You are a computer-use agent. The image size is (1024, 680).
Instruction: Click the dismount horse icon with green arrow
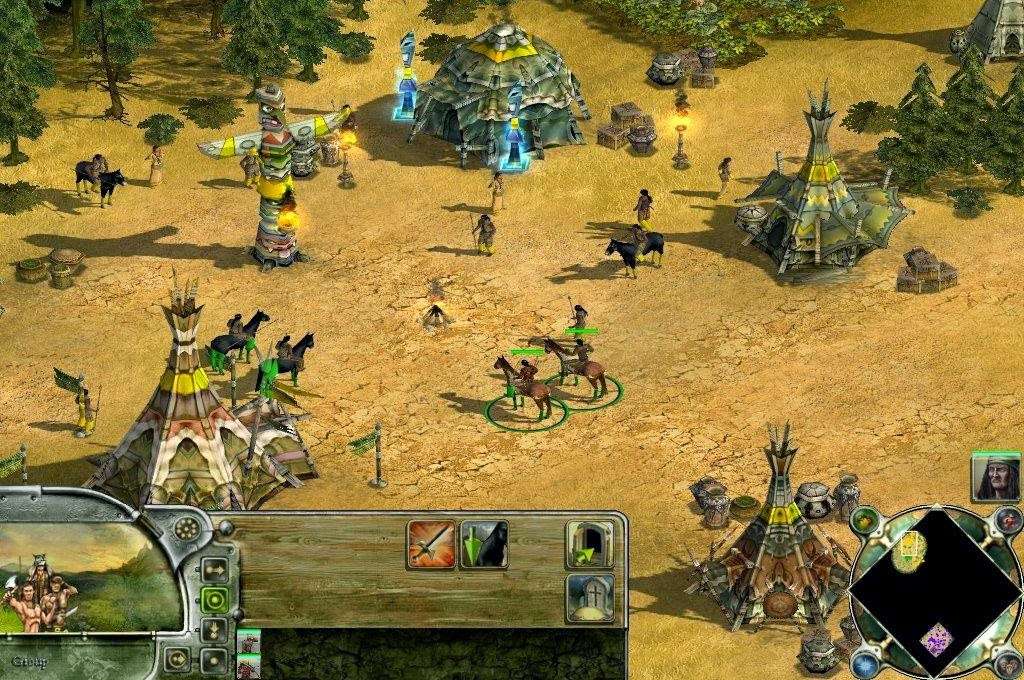(483, 544)
